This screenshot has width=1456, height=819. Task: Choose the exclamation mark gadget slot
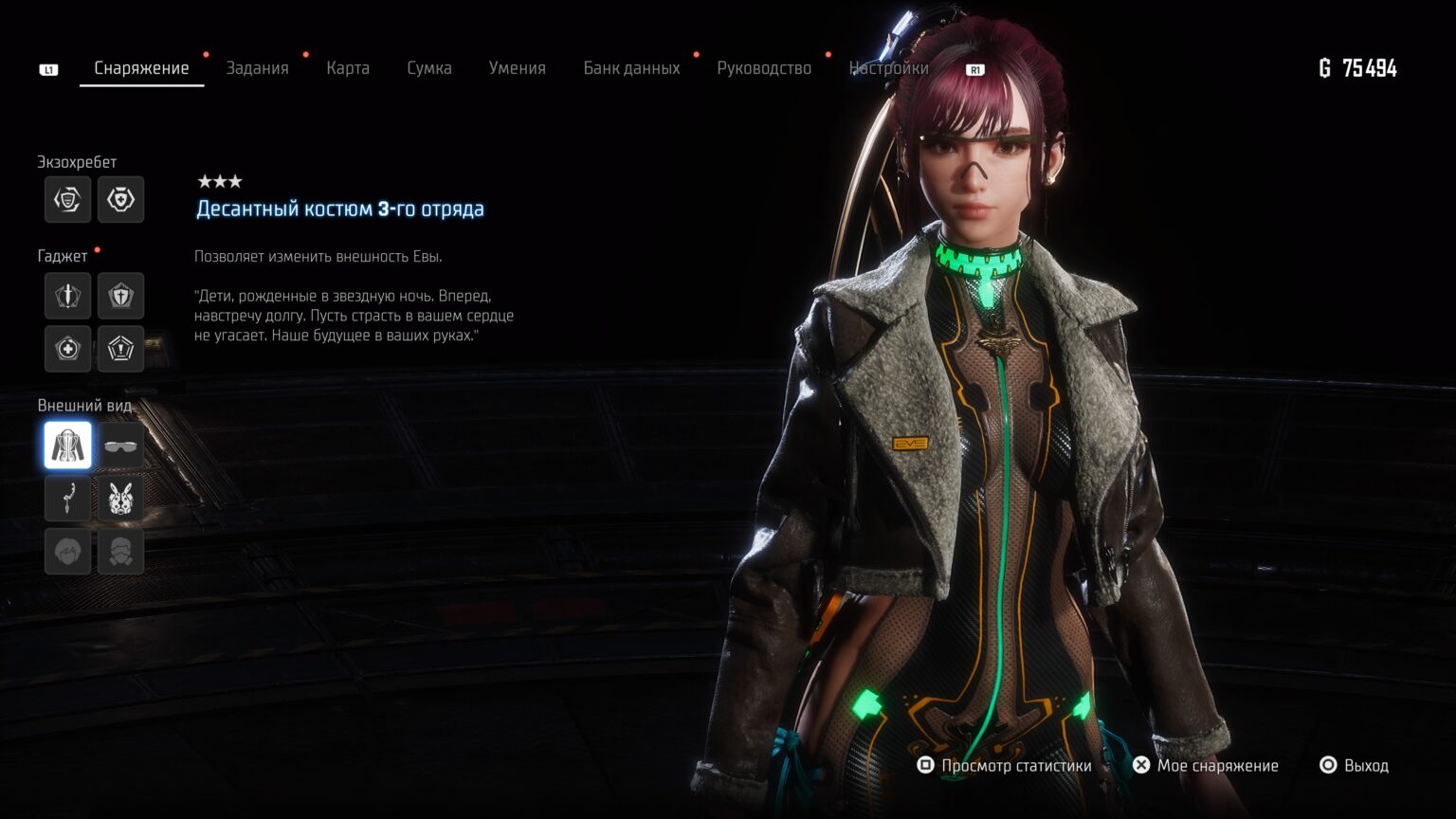[121, 349]
